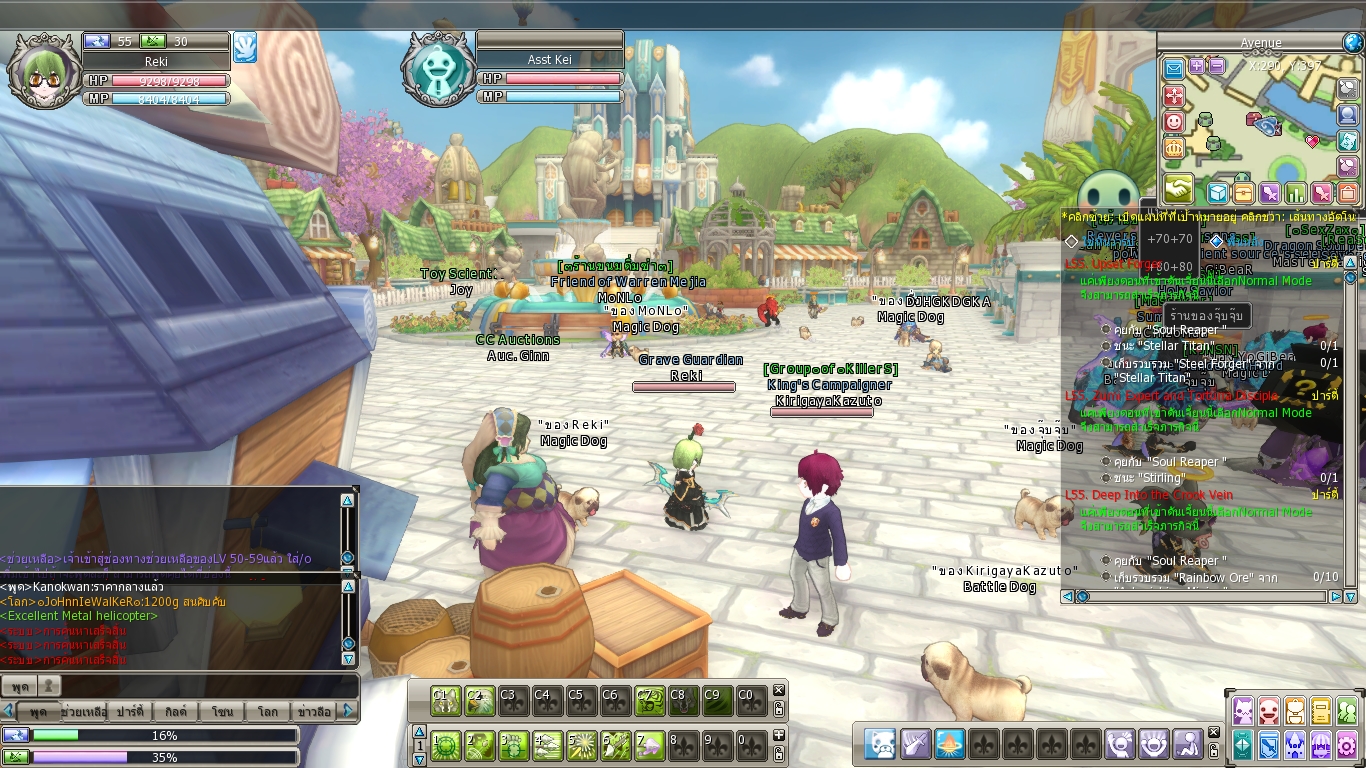Click the pug dog pet icon
Viewport: 1366px width, 768px height.
click(x=881, y=744)
